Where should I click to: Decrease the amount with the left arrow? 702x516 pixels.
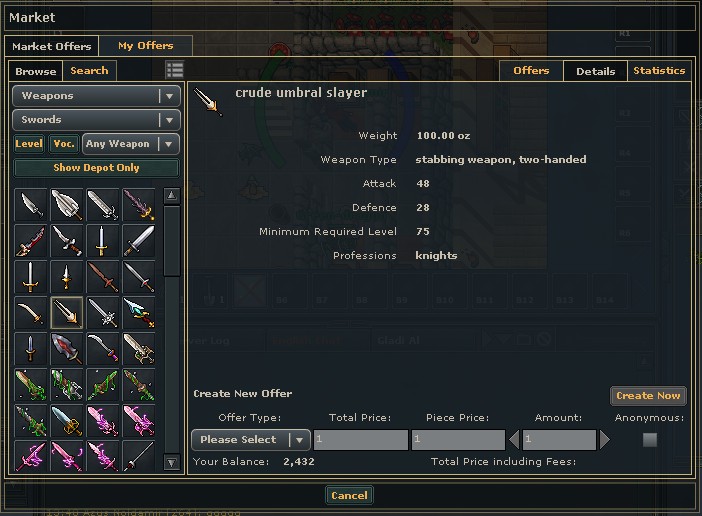tap(515, 440)
